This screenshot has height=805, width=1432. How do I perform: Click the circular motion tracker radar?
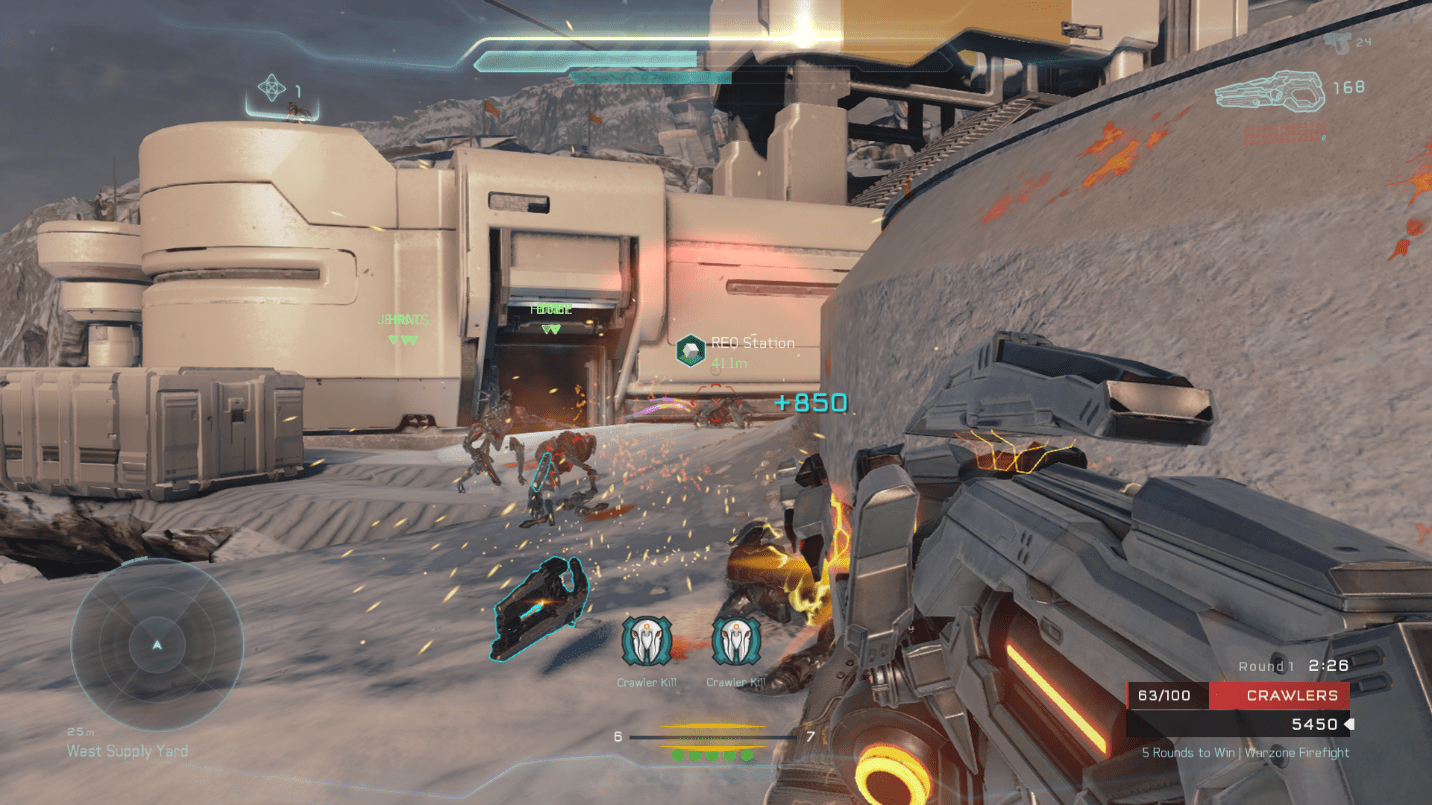[156, 645]
